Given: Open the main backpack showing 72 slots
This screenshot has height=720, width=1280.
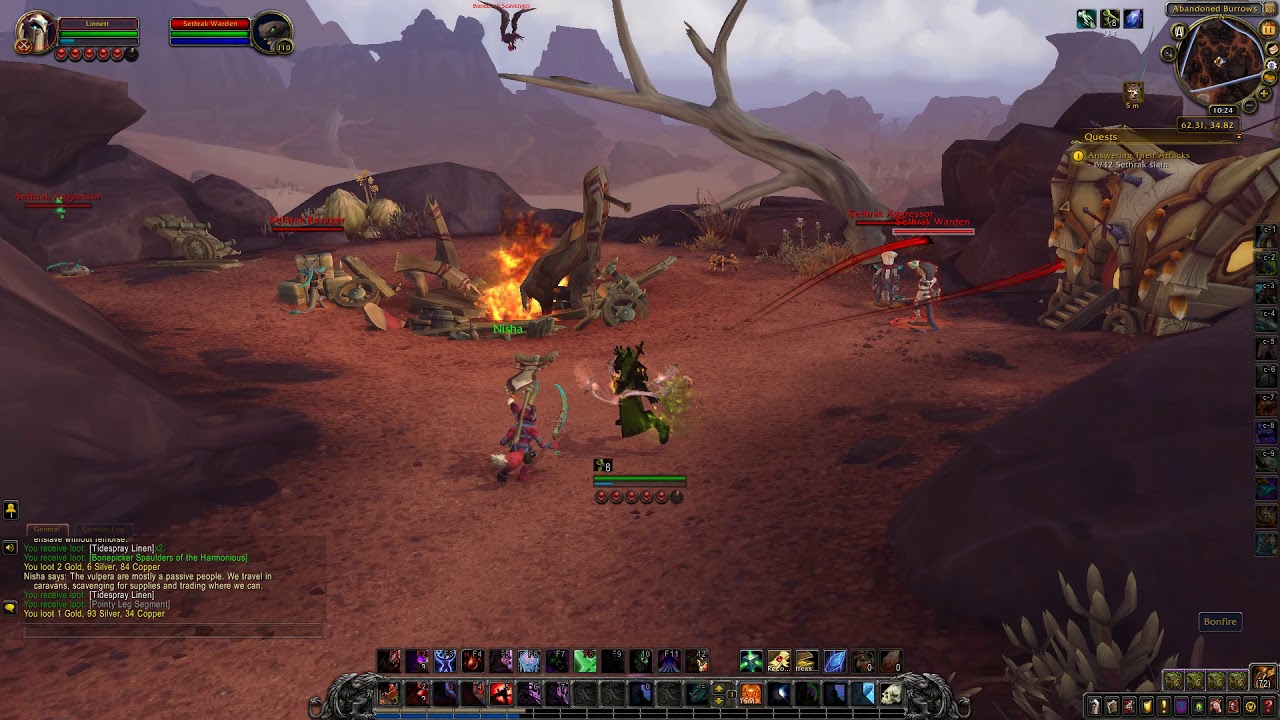Looking at the screenshot, I should click(1264, 679).
